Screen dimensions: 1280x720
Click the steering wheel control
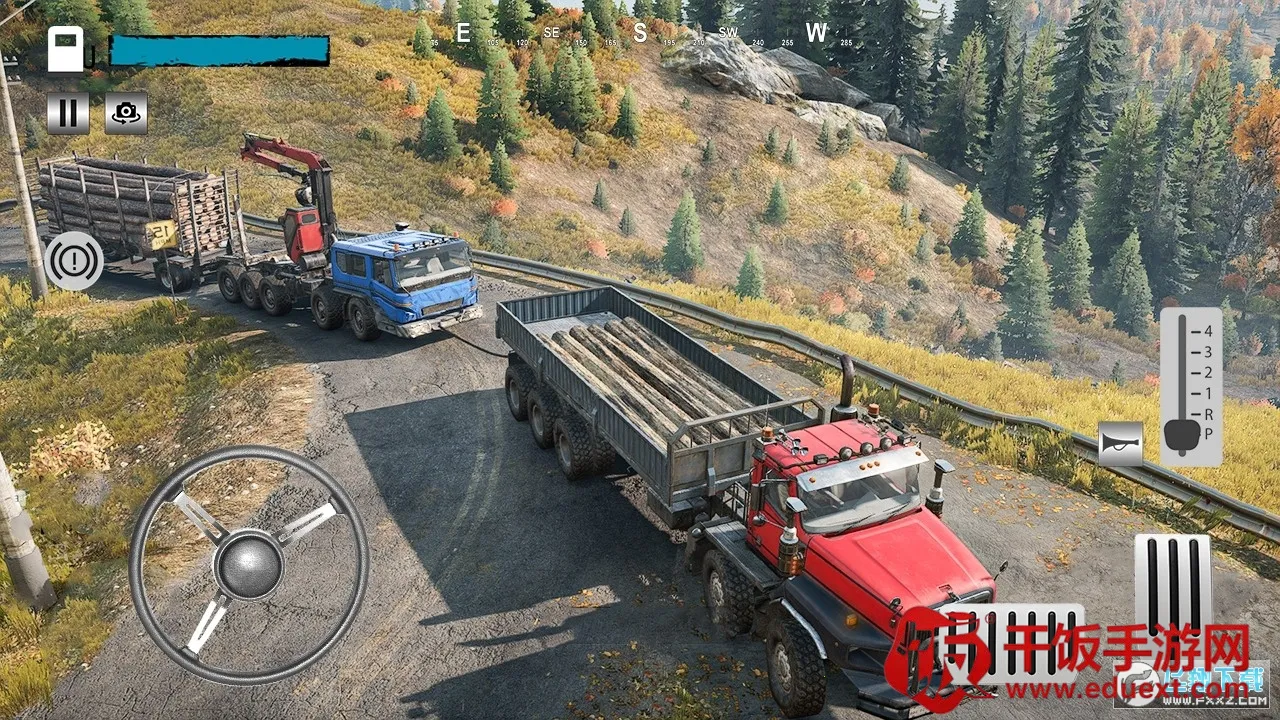[248, 565]
